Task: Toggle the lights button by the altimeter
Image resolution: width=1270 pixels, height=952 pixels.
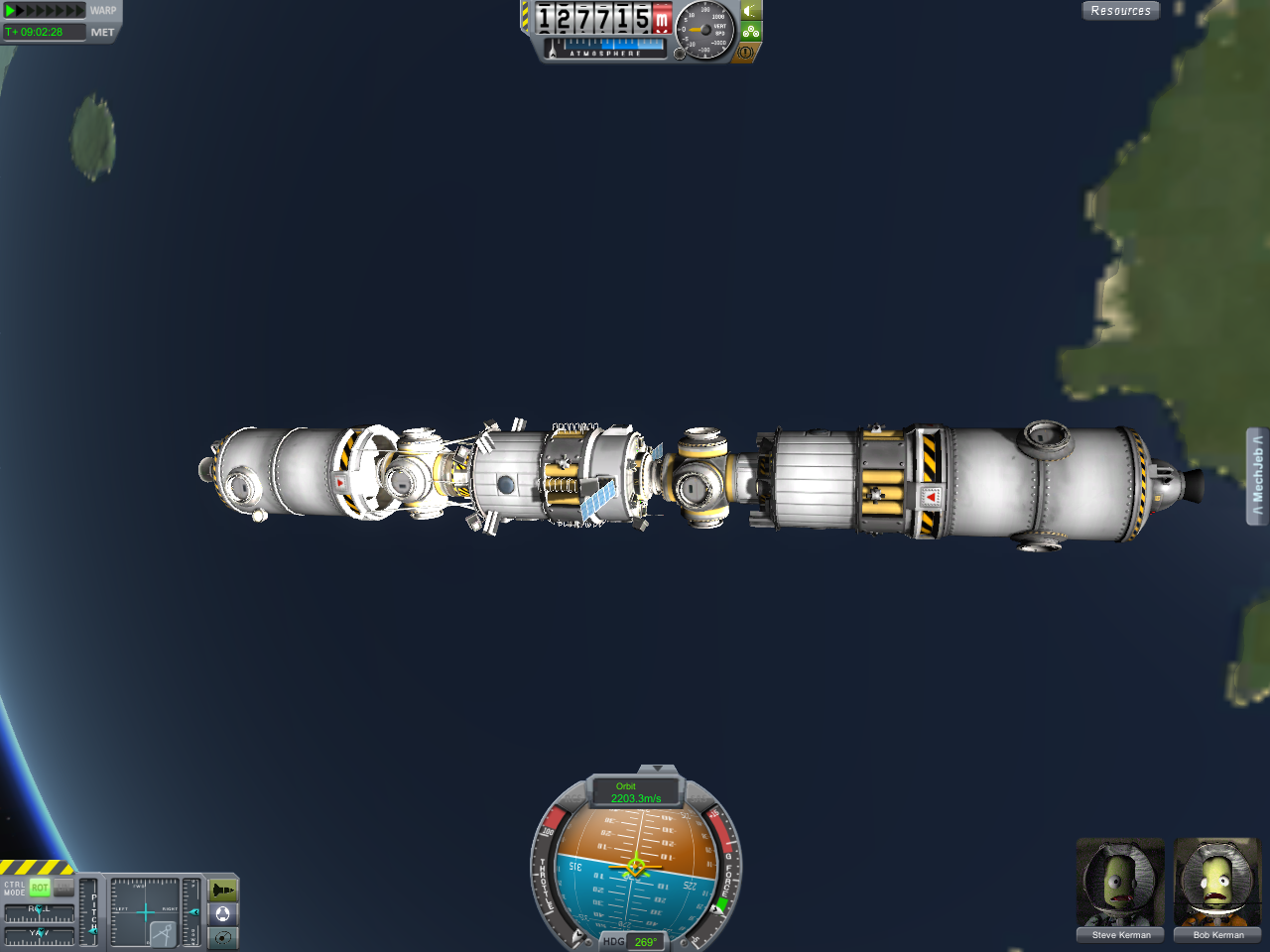Action: (x=751, y=11)
